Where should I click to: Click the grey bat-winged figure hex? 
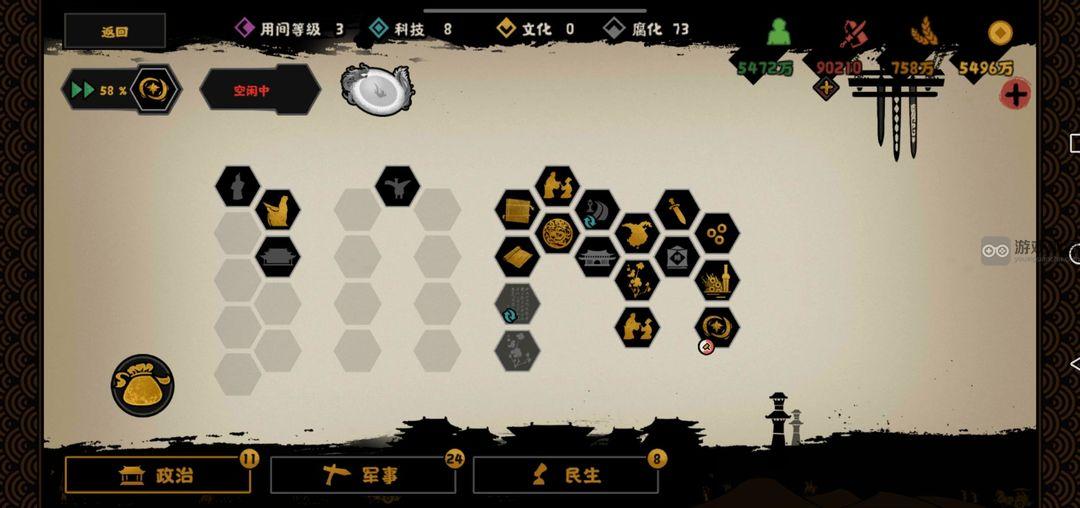tap(397, 186)
